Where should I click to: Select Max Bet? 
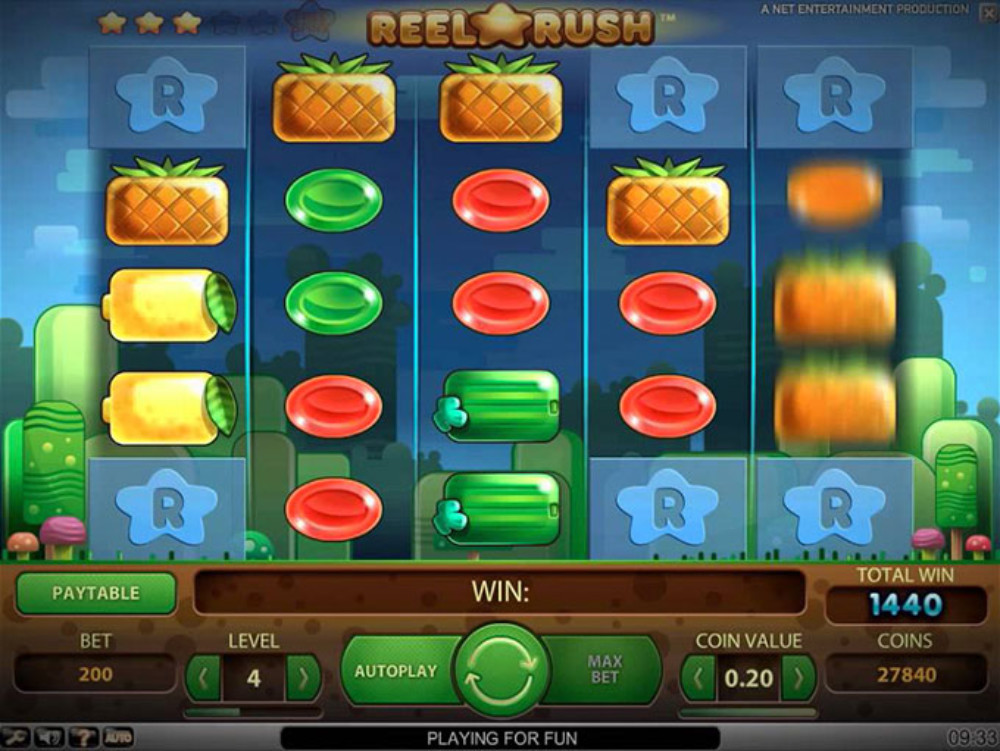pos(606,670)
